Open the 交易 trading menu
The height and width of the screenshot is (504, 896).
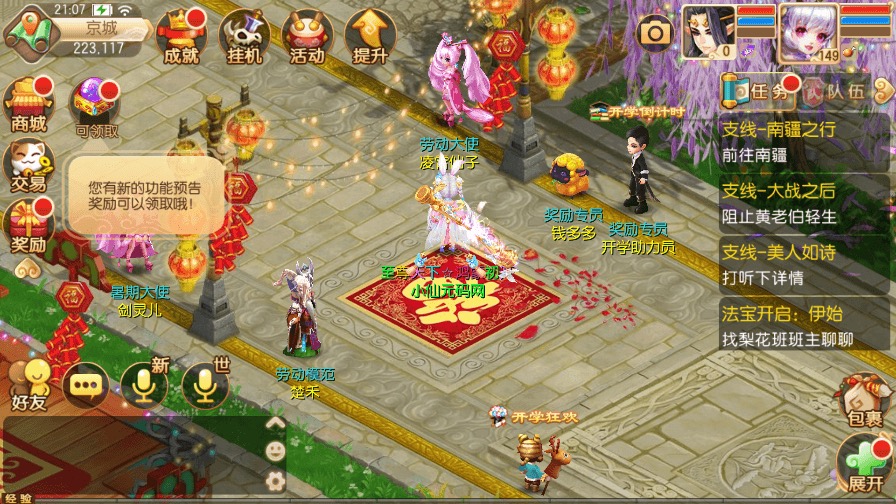[x=29, y=165]
